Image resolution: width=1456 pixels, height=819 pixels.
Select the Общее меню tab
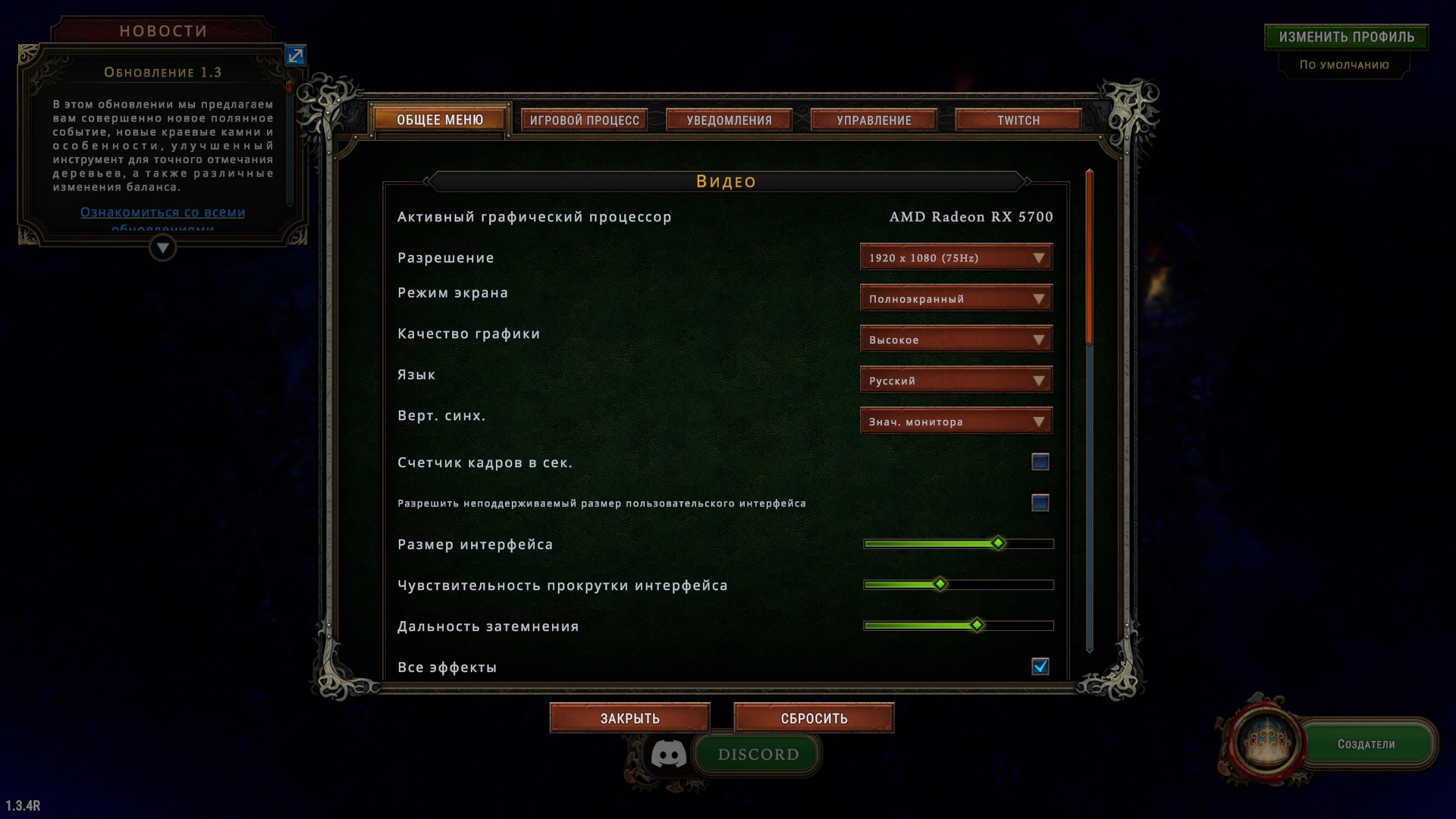point(440,120)
